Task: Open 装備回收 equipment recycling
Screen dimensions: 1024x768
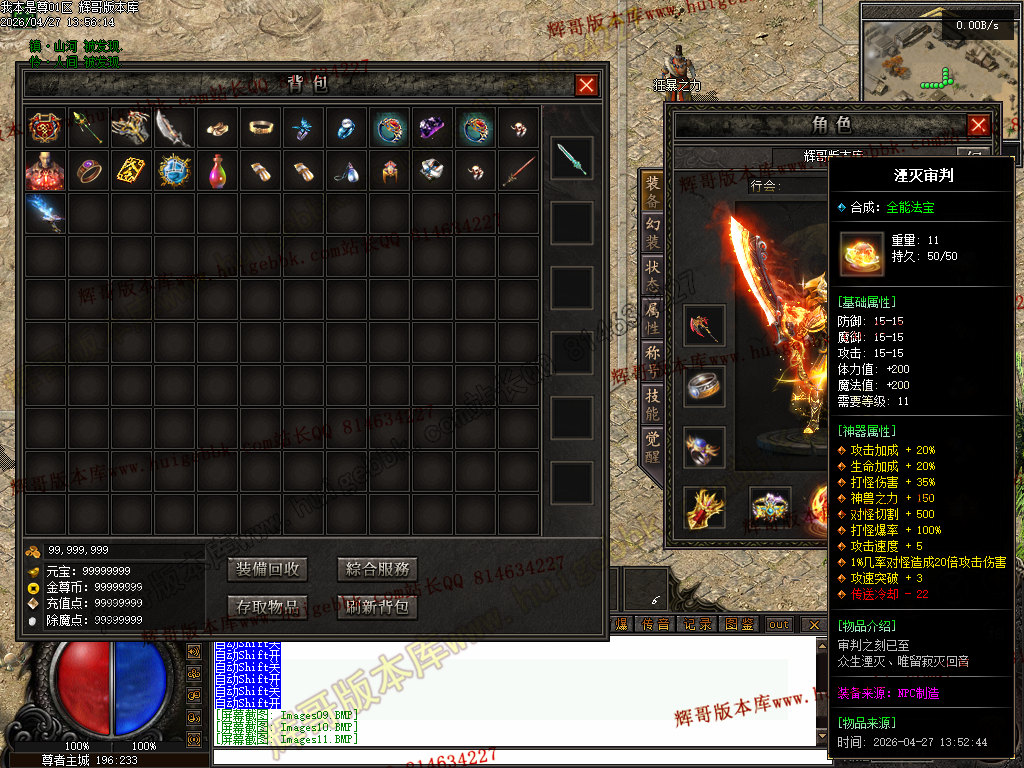Action: 267,569
